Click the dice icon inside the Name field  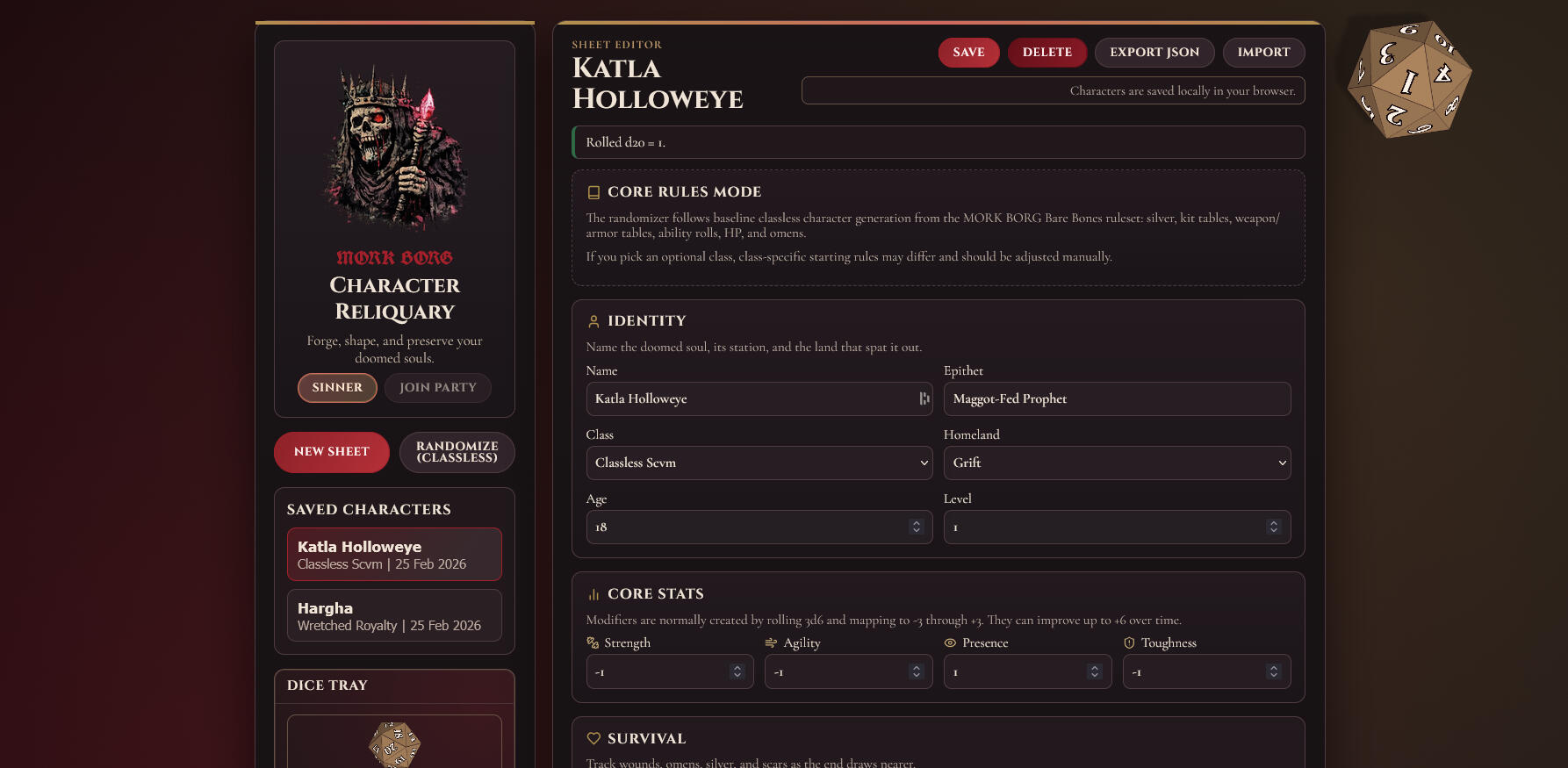923,398
